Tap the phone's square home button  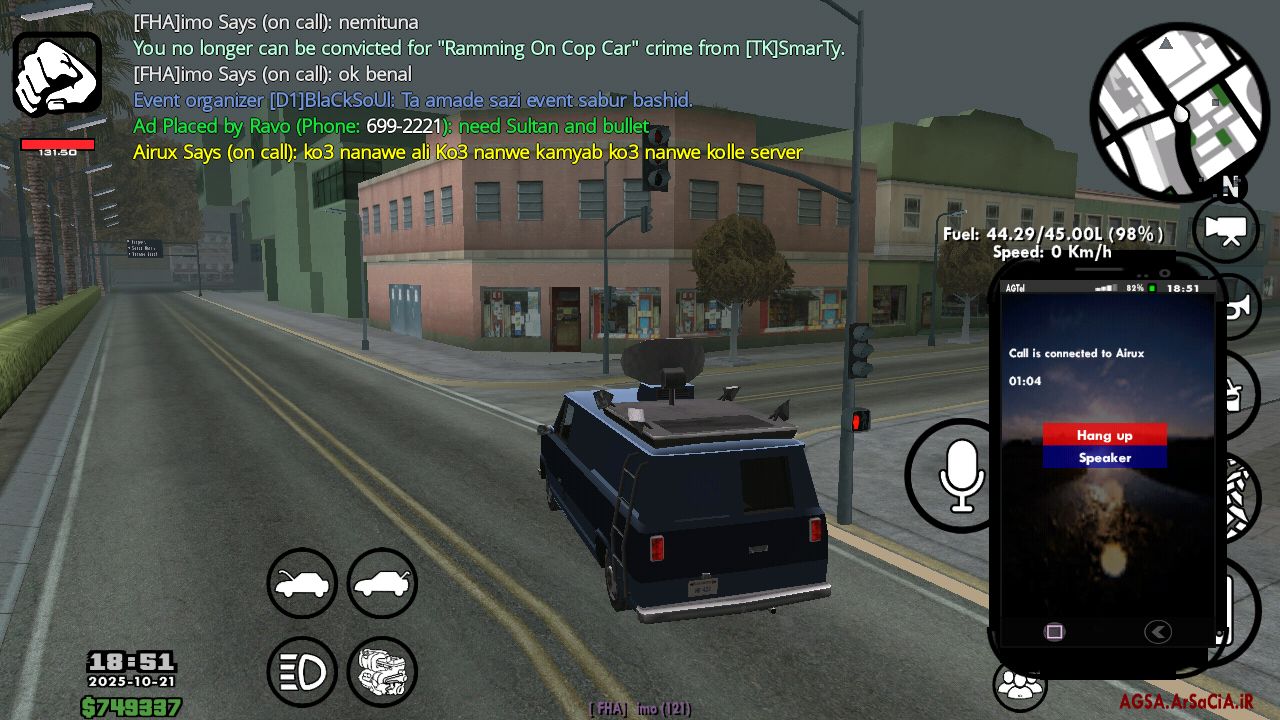pyautogui.click(x=1054, y=632)
